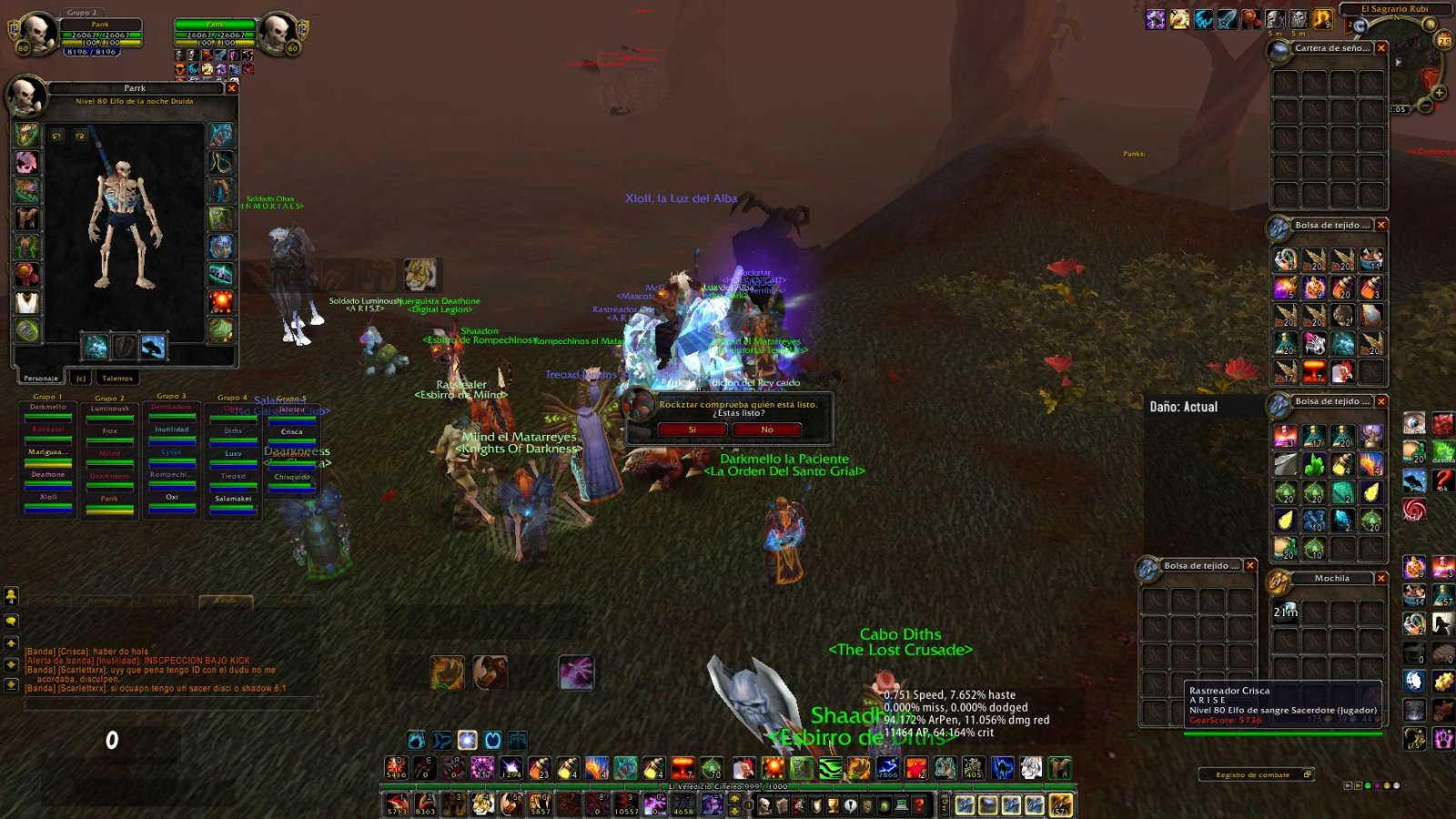
Task: Select the Personaje tab
Action: [x=41, y=378]
